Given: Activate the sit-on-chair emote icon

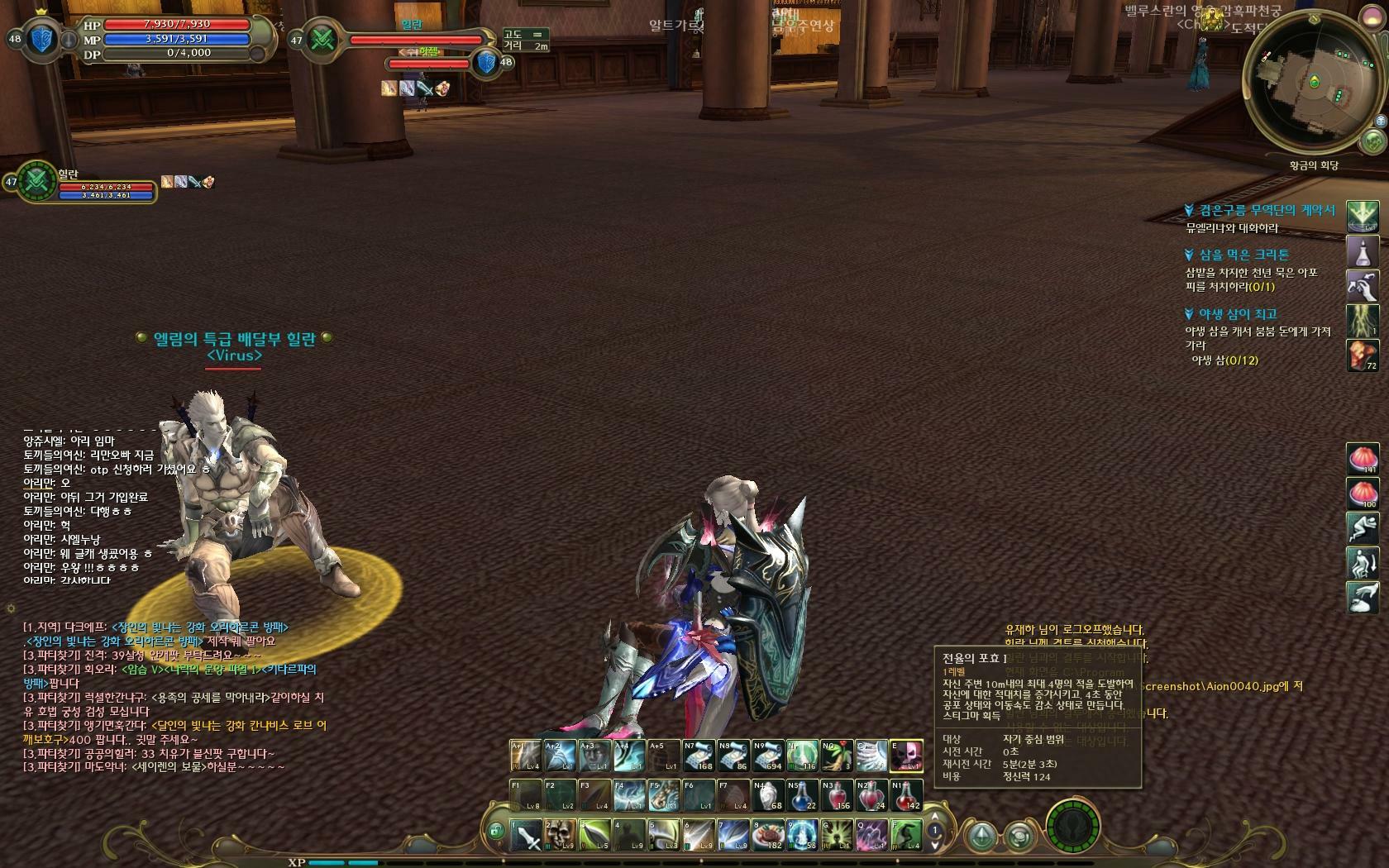Looking at the screenshot, I should 1363,563.
